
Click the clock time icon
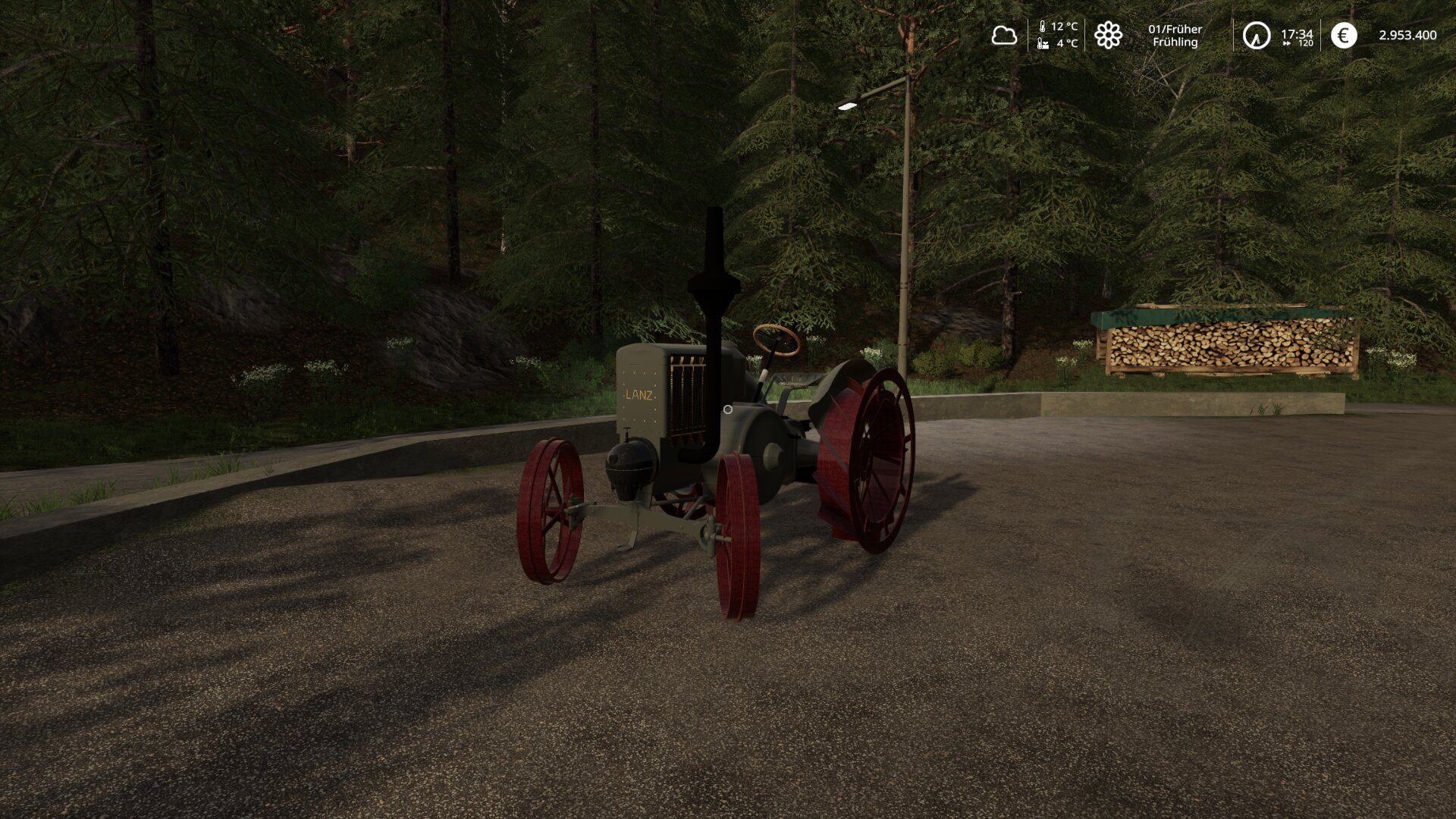coord(1256,36)
